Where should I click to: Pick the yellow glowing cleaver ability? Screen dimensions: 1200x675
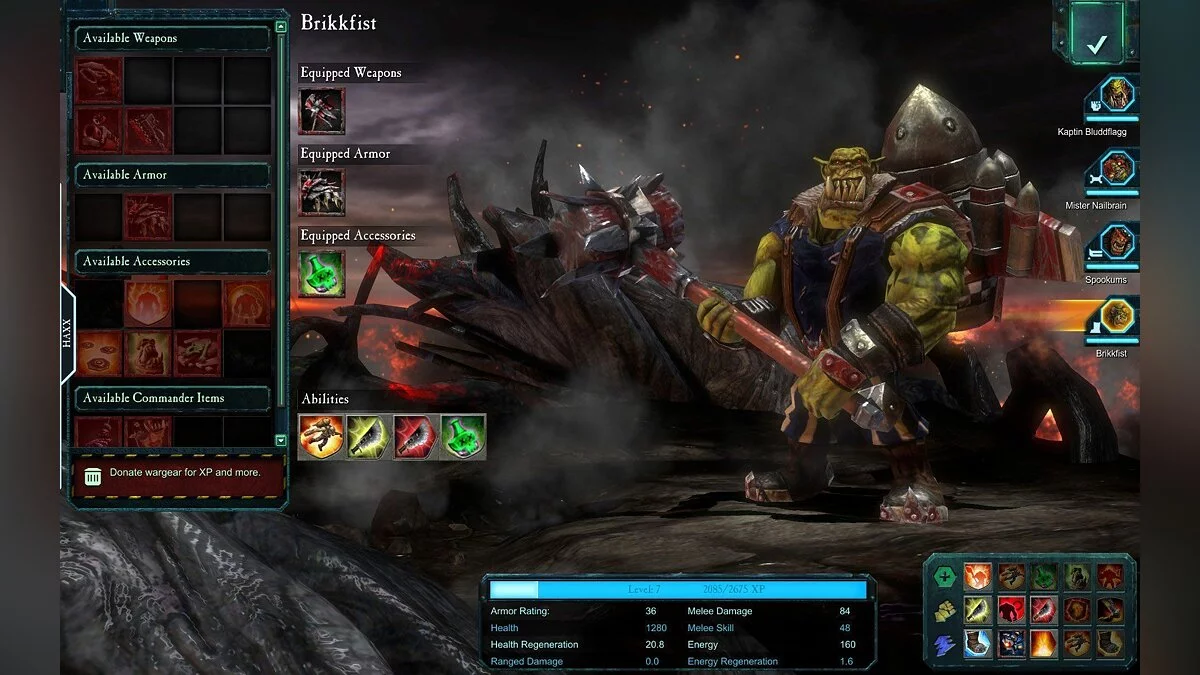click(x=369, y=437)
